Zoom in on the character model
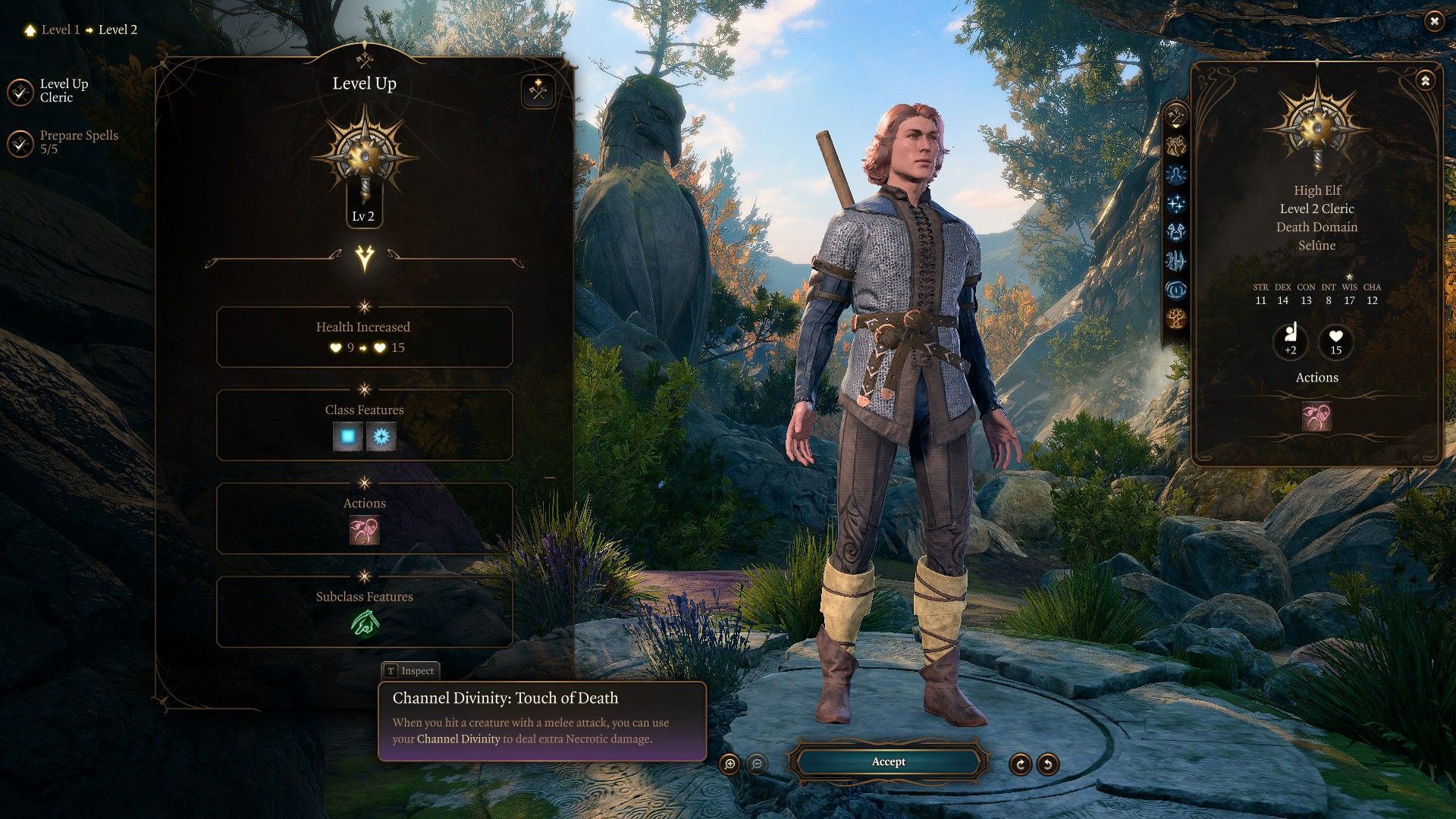Viewport: 1456px width, 819px height. pyautogui.click(x=730, y=764)
